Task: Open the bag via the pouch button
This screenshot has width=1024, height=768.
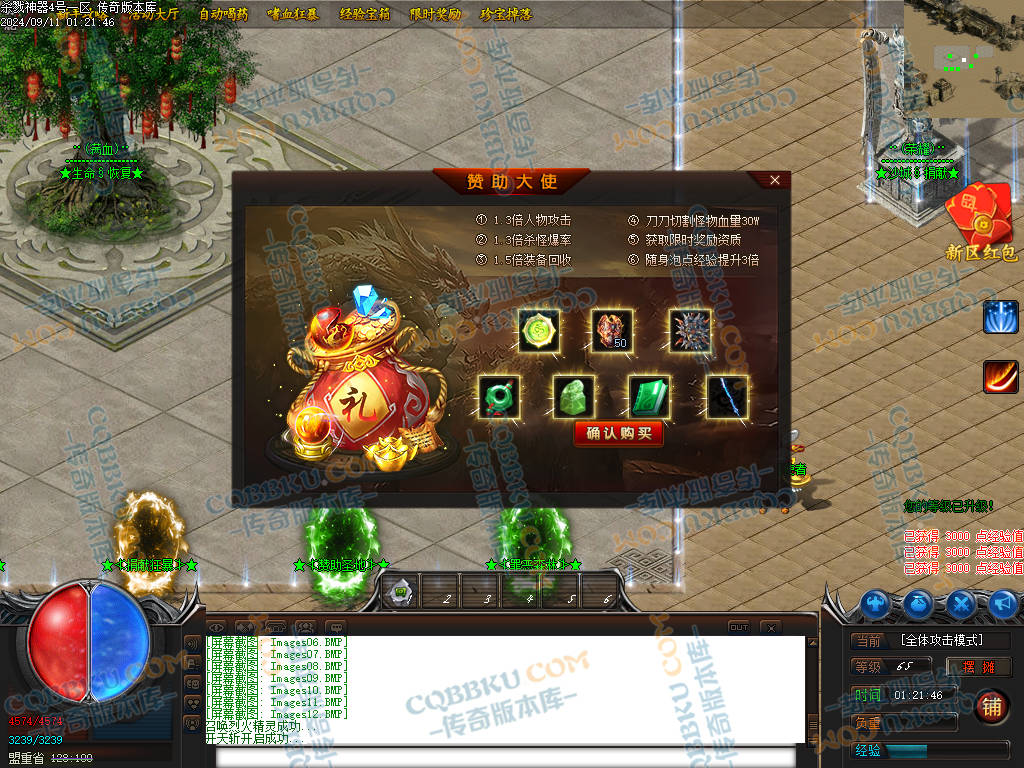Action: (919, 603)
